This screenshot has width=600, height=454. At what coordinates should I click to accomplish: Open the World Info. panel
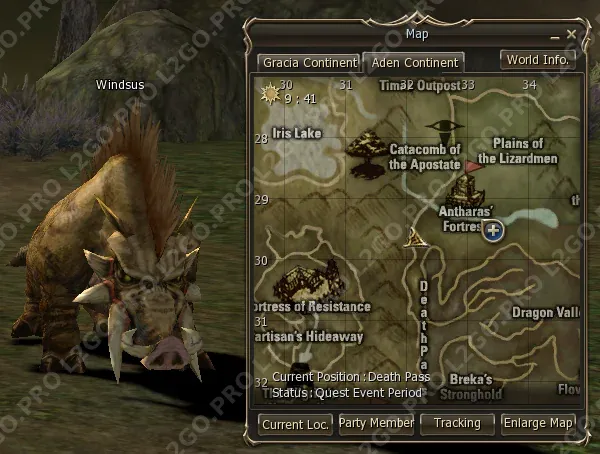538,59
